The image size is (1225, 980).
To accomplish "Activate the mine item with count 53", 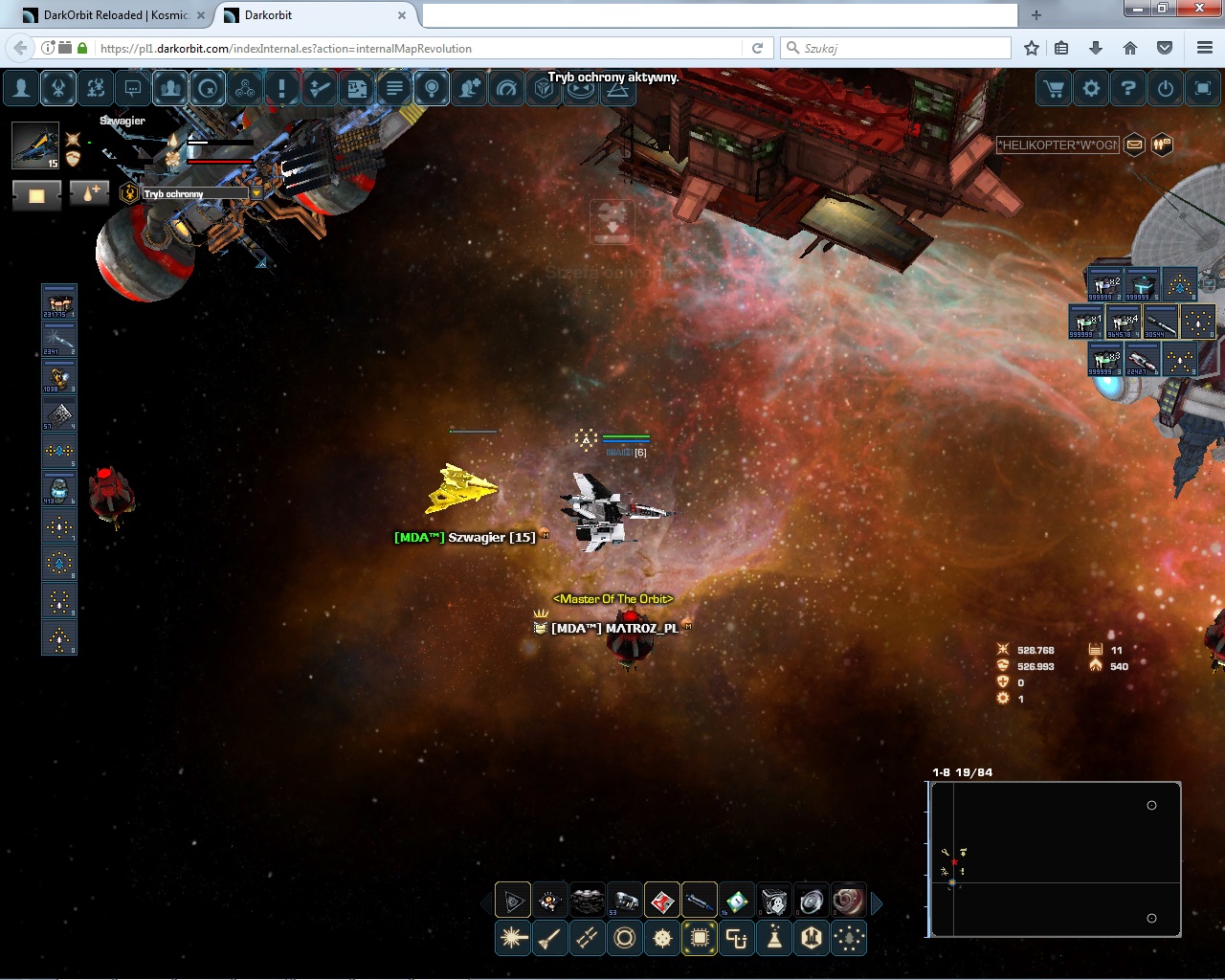I will [x=625, y=901].
